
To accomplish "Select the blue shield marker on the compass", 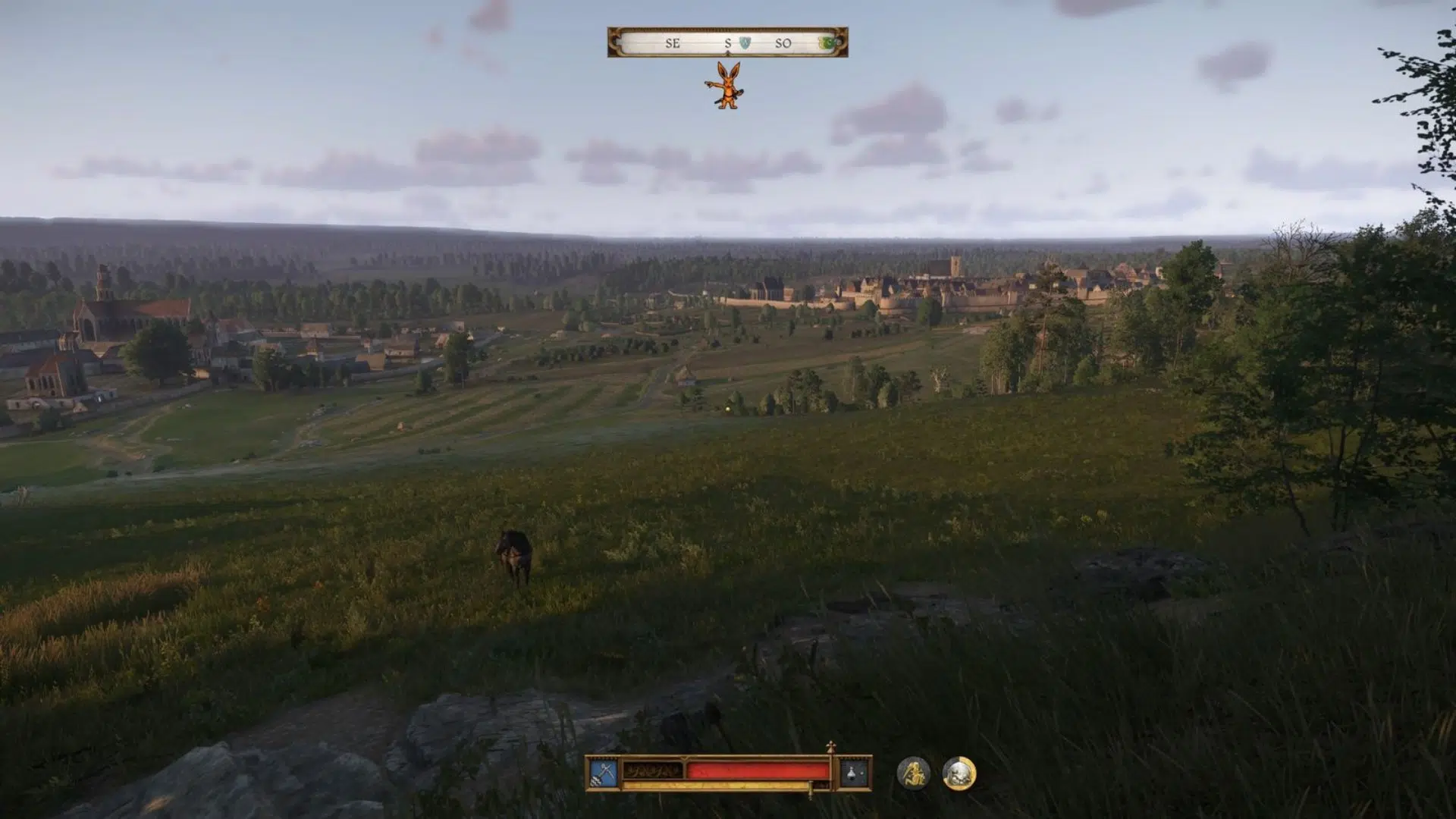I will tap(745, 42).
